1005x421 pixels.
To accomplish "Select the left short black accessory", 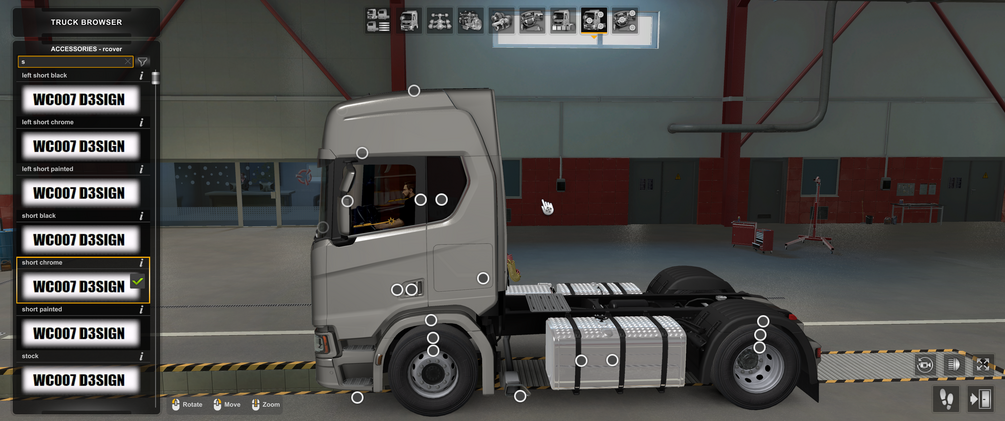I will tap(79, 99).
